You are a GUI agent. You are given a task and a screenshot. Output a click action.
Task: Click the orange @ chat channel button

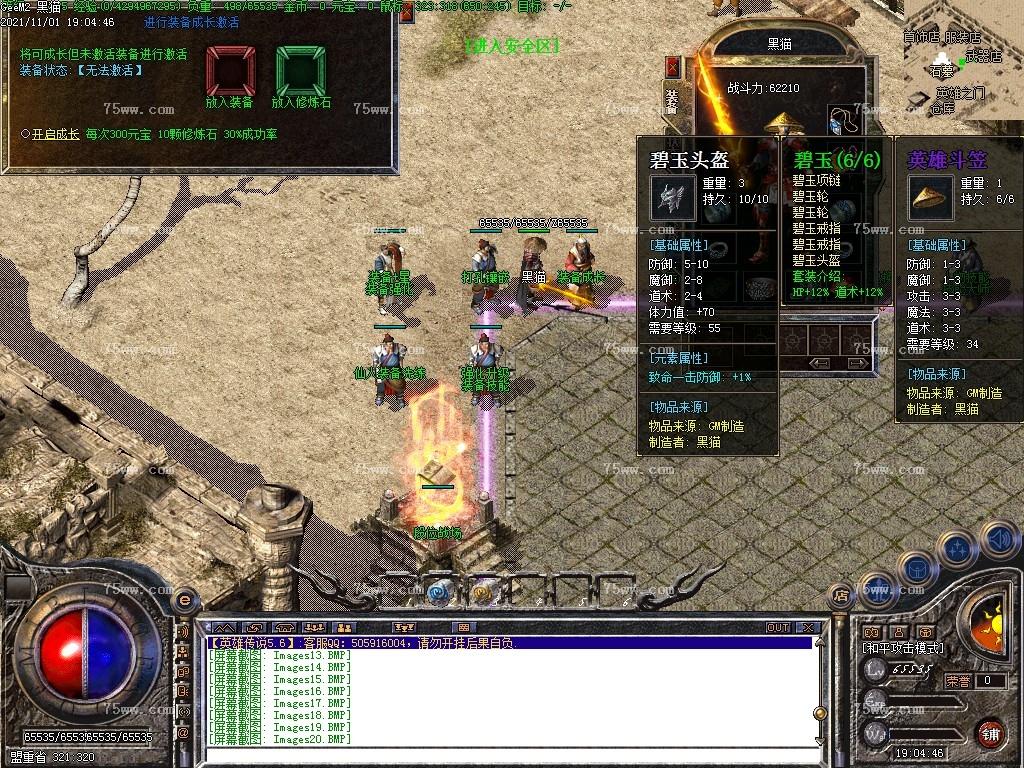click(x=184, y=733)
